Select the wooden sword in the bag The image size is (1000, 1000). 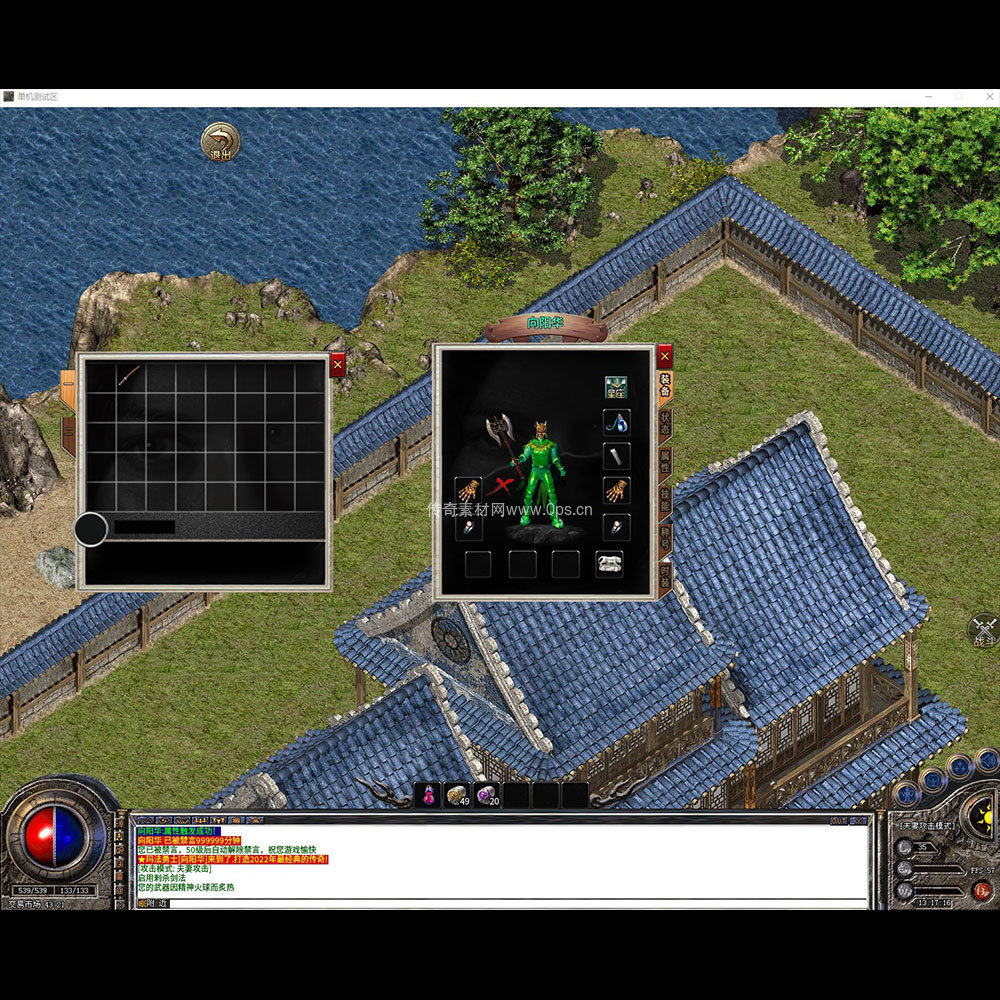[129, 376]
